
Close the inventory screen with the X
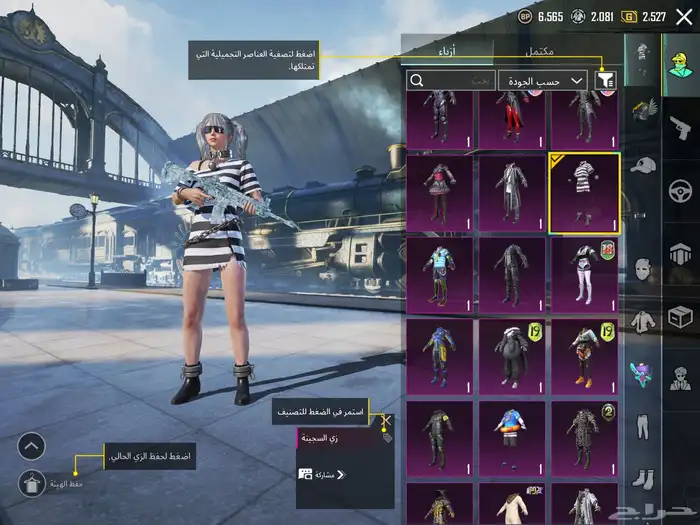point(683,16)
